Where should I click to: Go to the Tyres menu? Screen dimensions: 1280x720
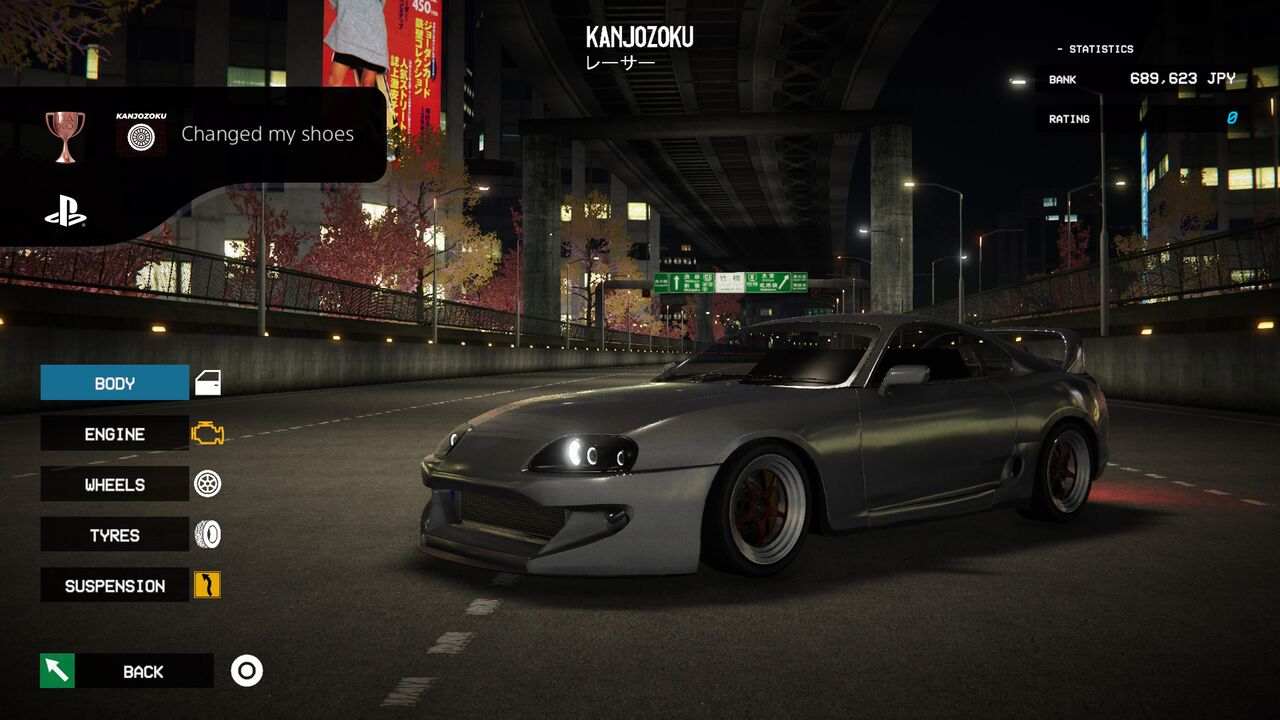[115, 535]
